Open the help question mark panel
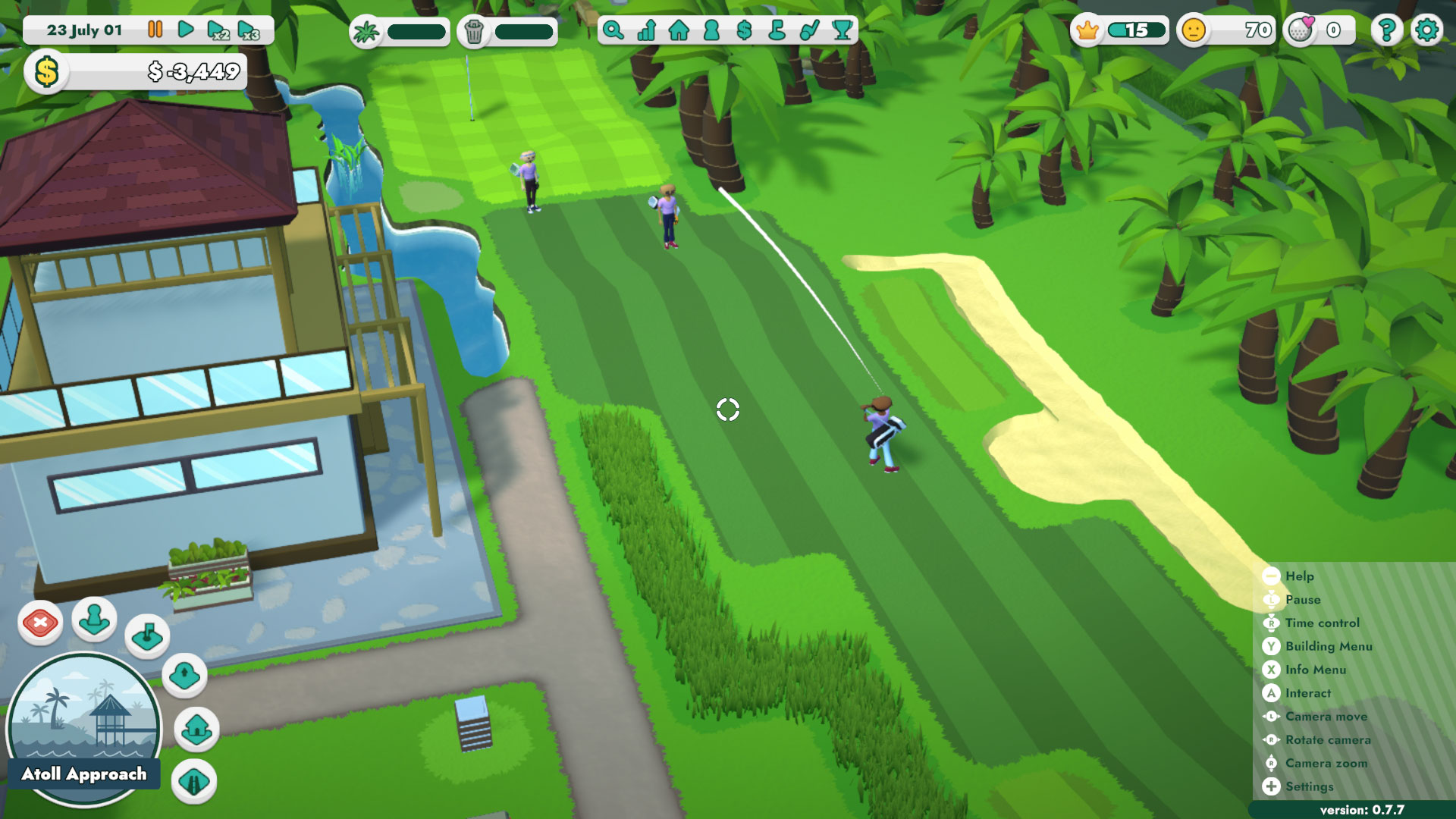This screenshot has height=819, width=1456. pyautogui.click(x=1387, y=31)
